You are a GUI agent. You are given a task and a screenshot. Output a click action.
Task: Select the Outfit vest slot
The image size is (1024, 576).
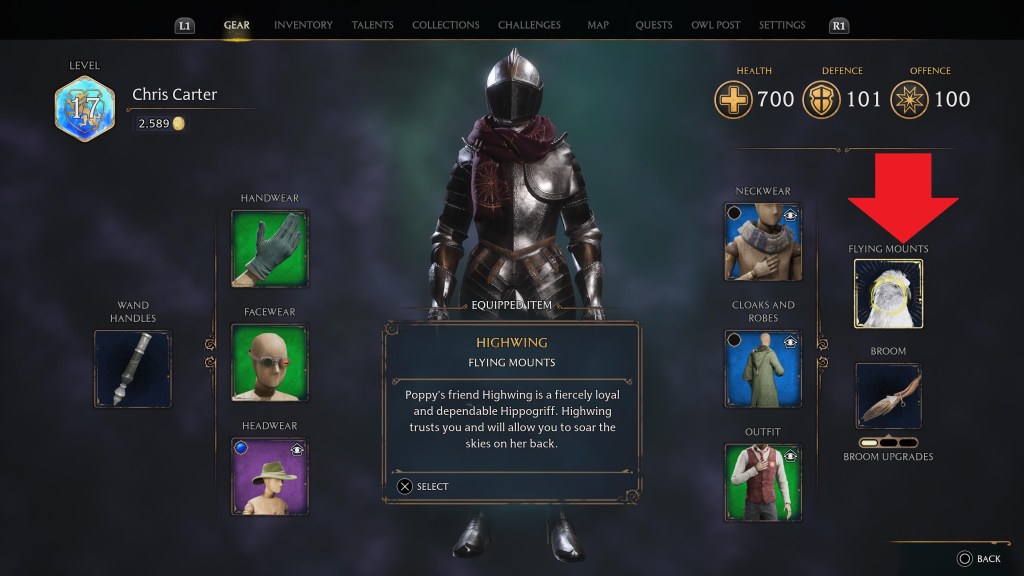tap(763, 482)
